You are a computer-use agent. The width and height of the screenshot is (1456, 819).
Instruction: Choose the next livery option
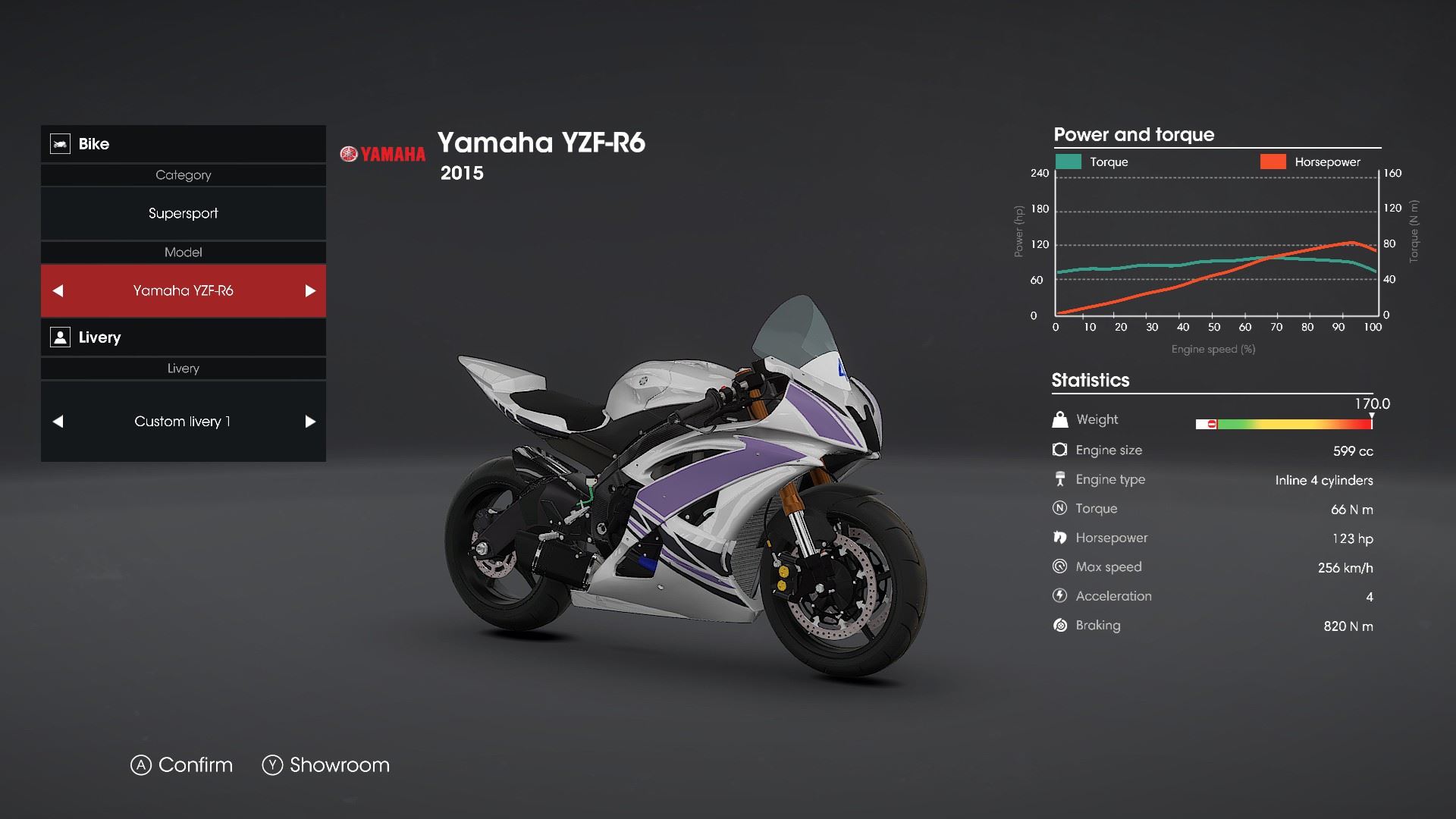tap(309, 422)
